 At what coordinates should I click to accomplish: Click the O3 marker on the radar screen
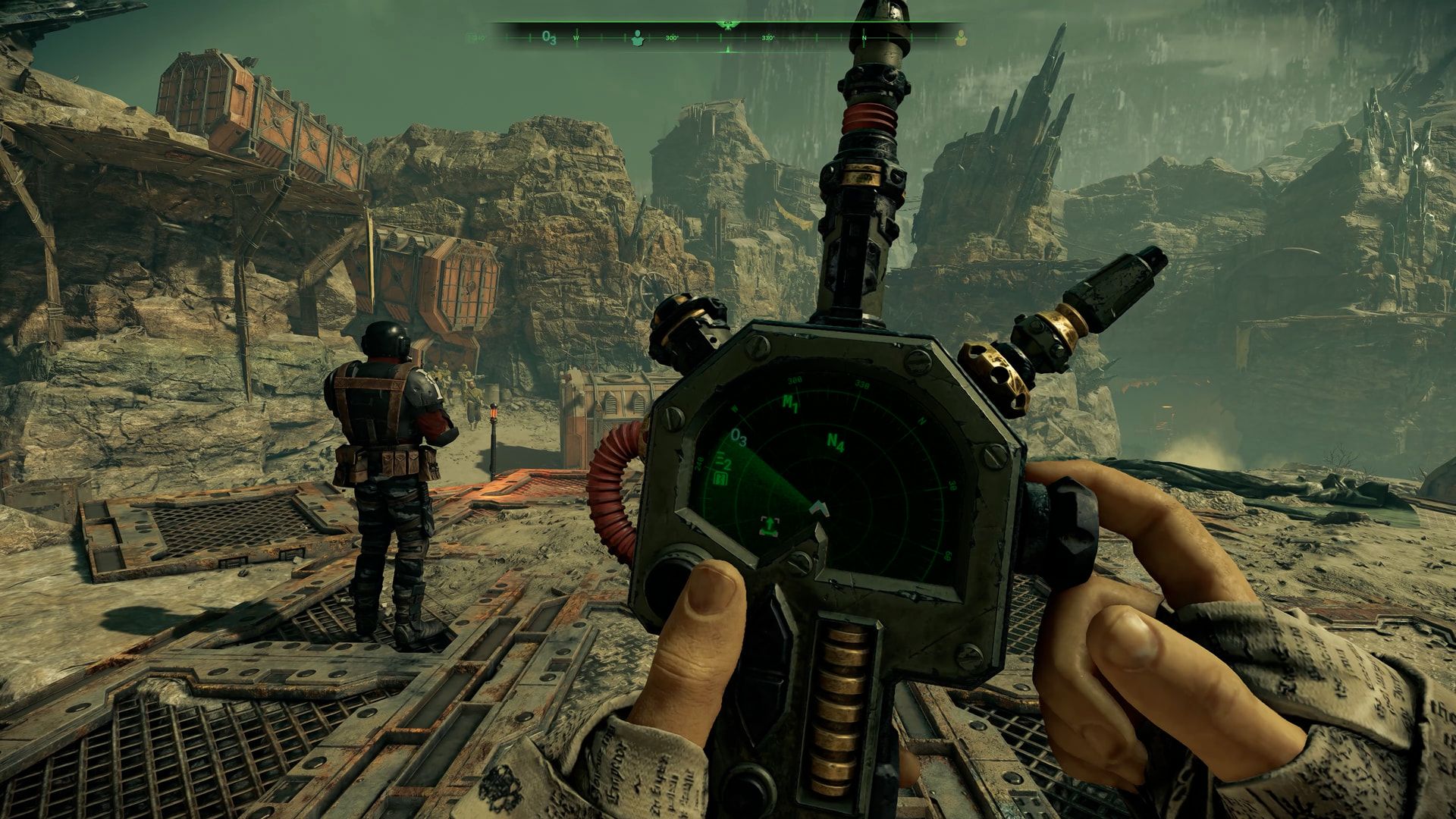pos(738,438)
